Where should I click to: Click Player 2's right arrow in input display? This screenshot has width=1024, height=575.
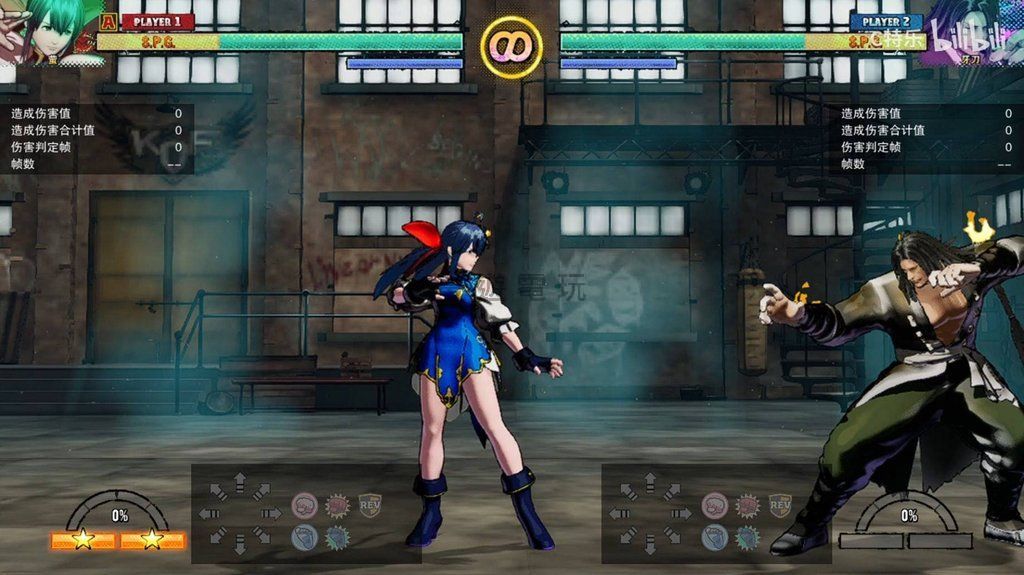click(681, 514)
